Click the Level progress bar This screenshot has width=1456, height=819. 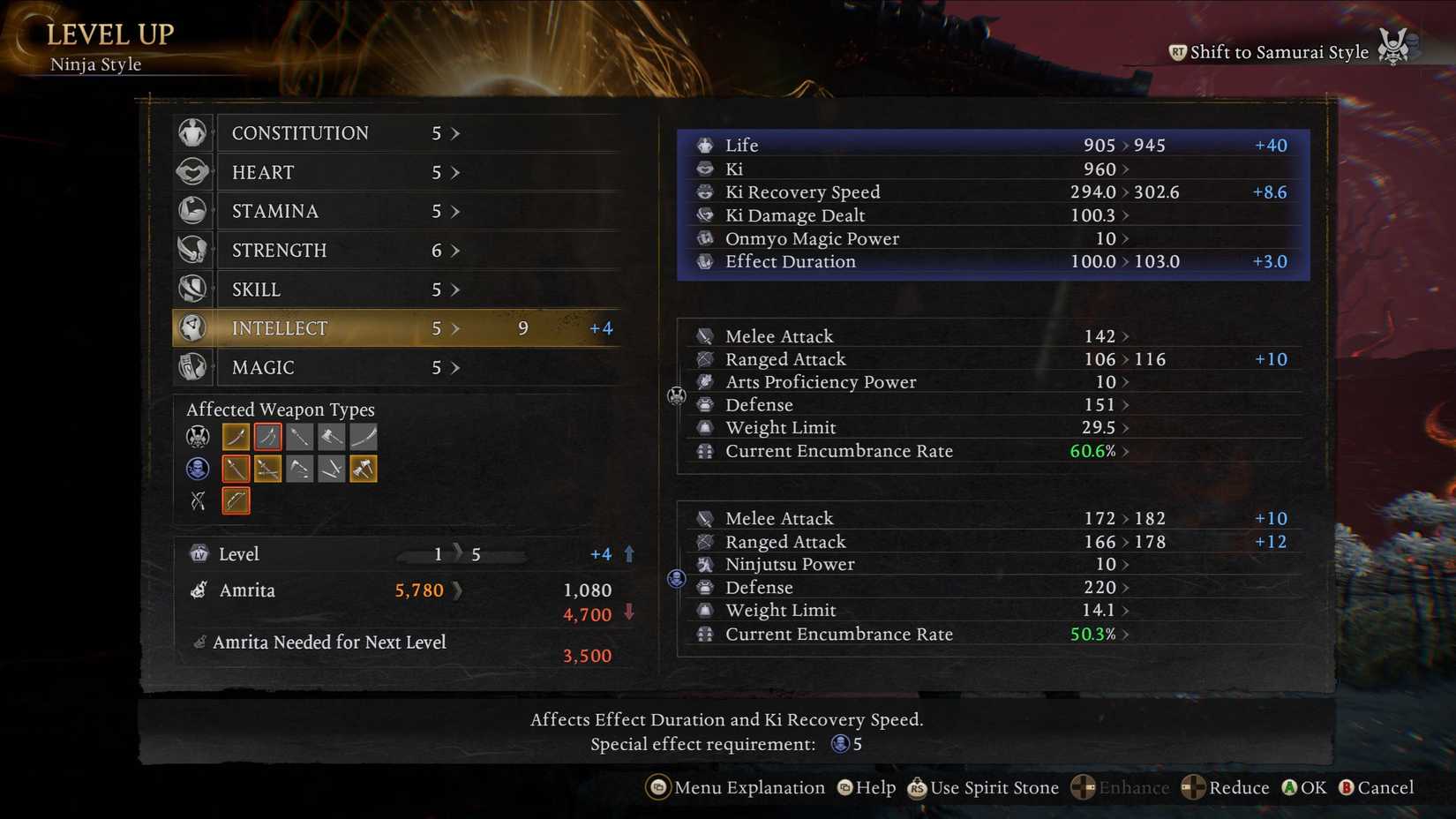462,554
